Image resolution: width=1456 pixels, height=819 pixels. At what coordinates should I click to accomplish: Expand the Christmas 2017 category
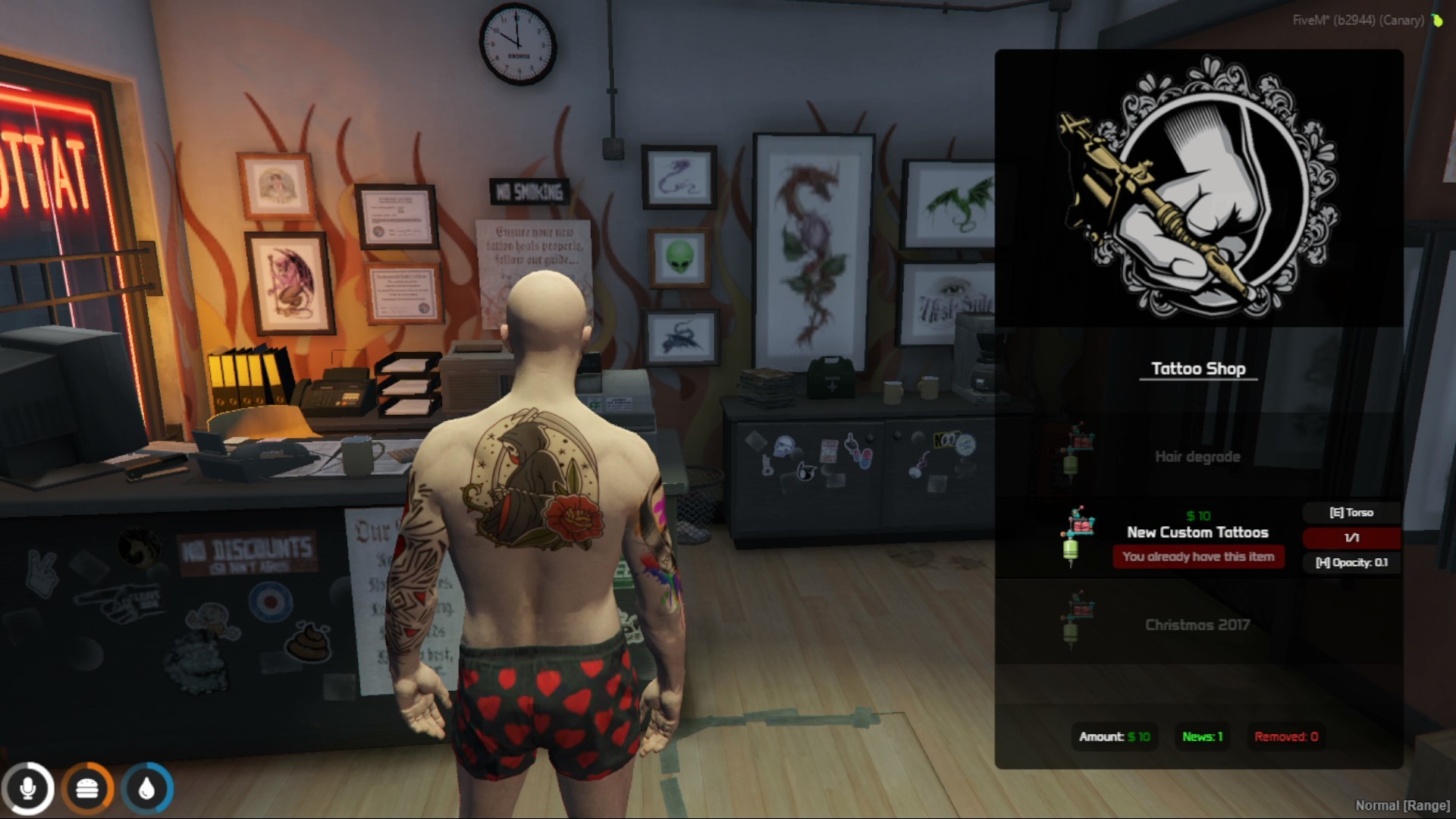[1197, 626]
